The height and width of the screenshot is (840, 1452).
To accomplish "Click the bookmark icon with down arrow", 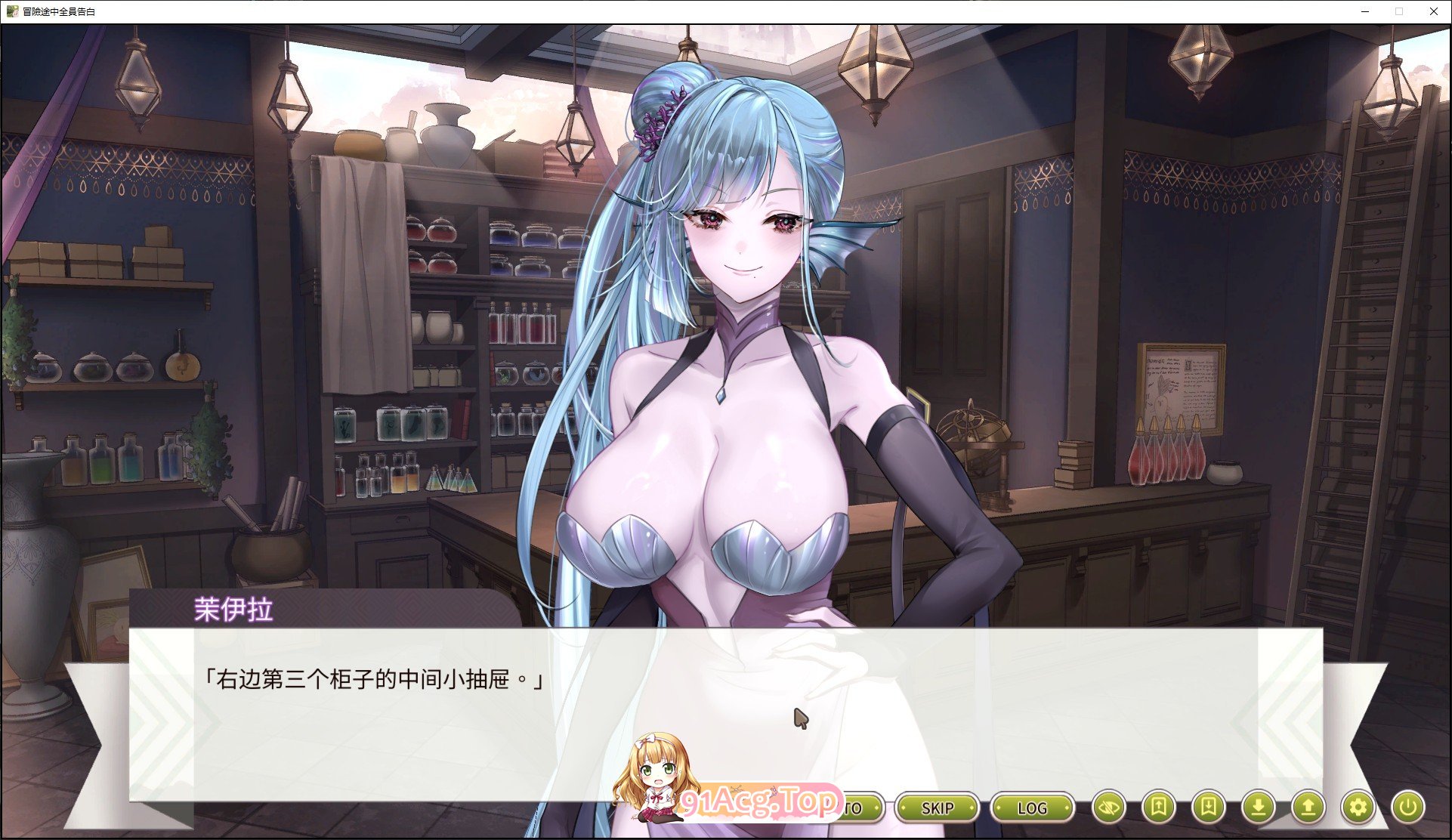I will pos(1208,808).
